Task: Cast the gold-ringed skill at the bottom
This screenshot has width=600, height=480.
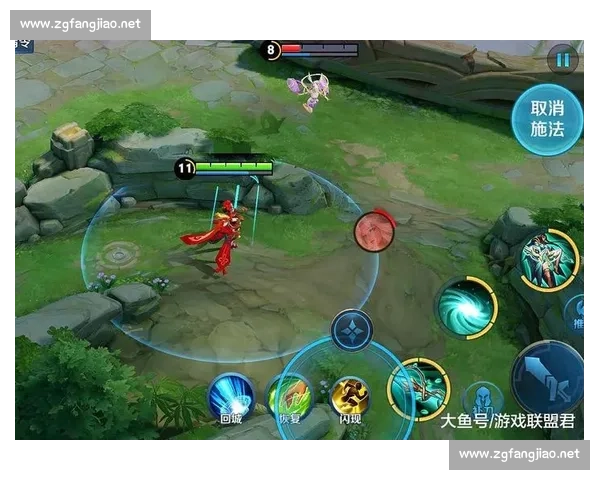Action: 417,388
